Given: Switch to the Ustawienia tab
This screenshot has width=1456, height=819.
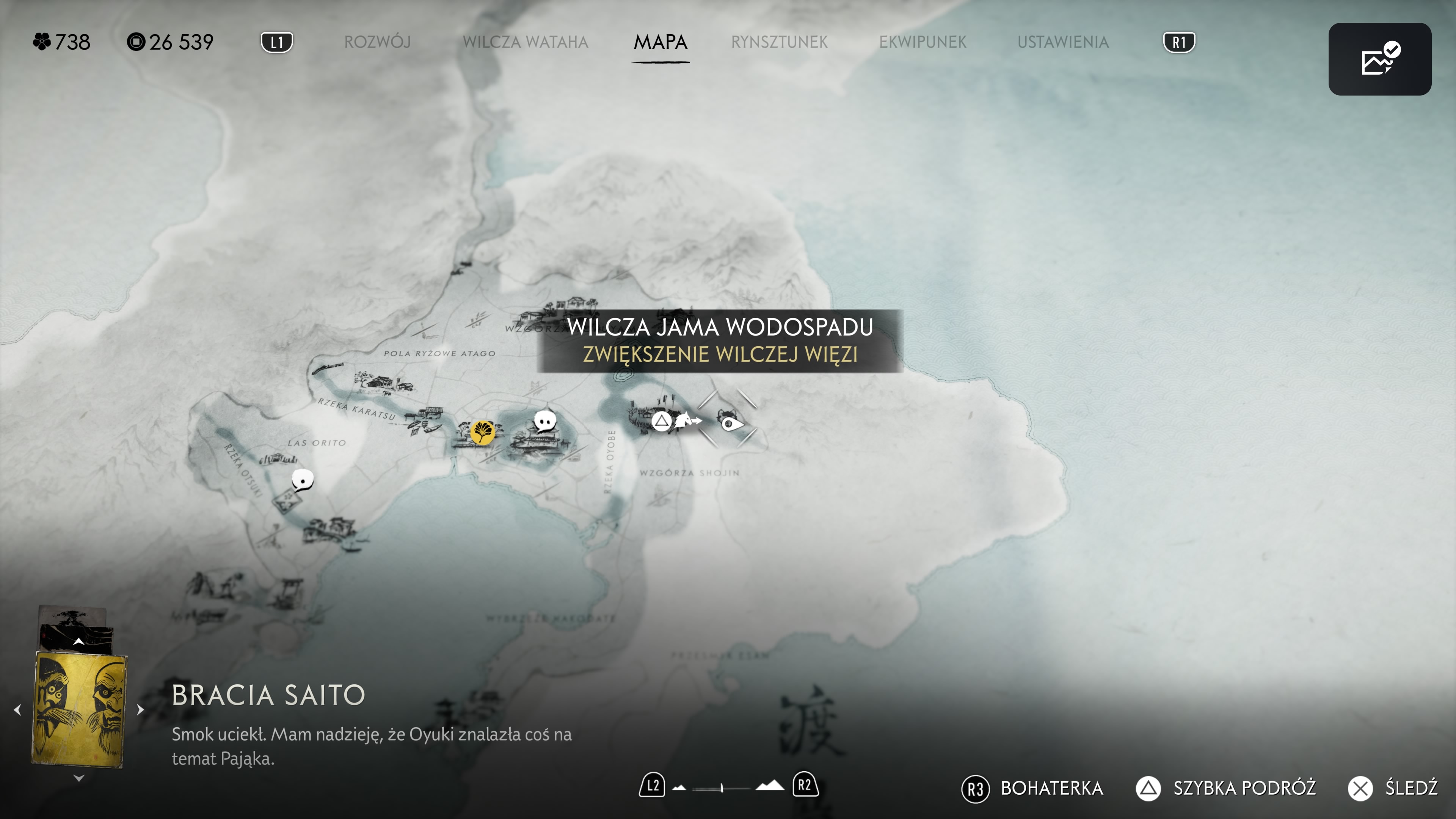Looking at the screenshot, I should [x=1062, y=42].
